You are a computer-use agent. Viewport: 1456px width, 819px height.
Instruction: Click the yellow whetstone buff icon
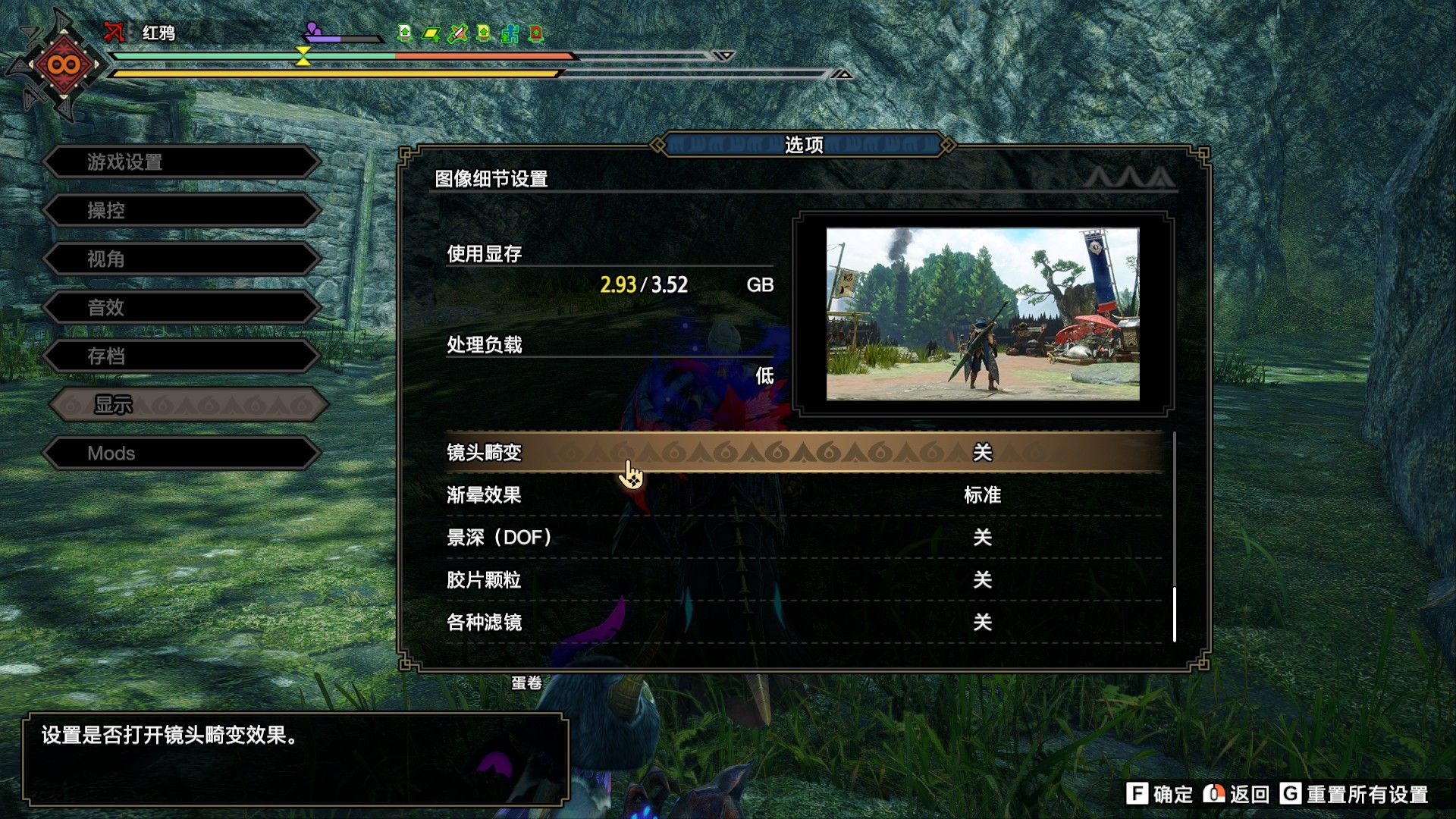(x=431, y=33)
